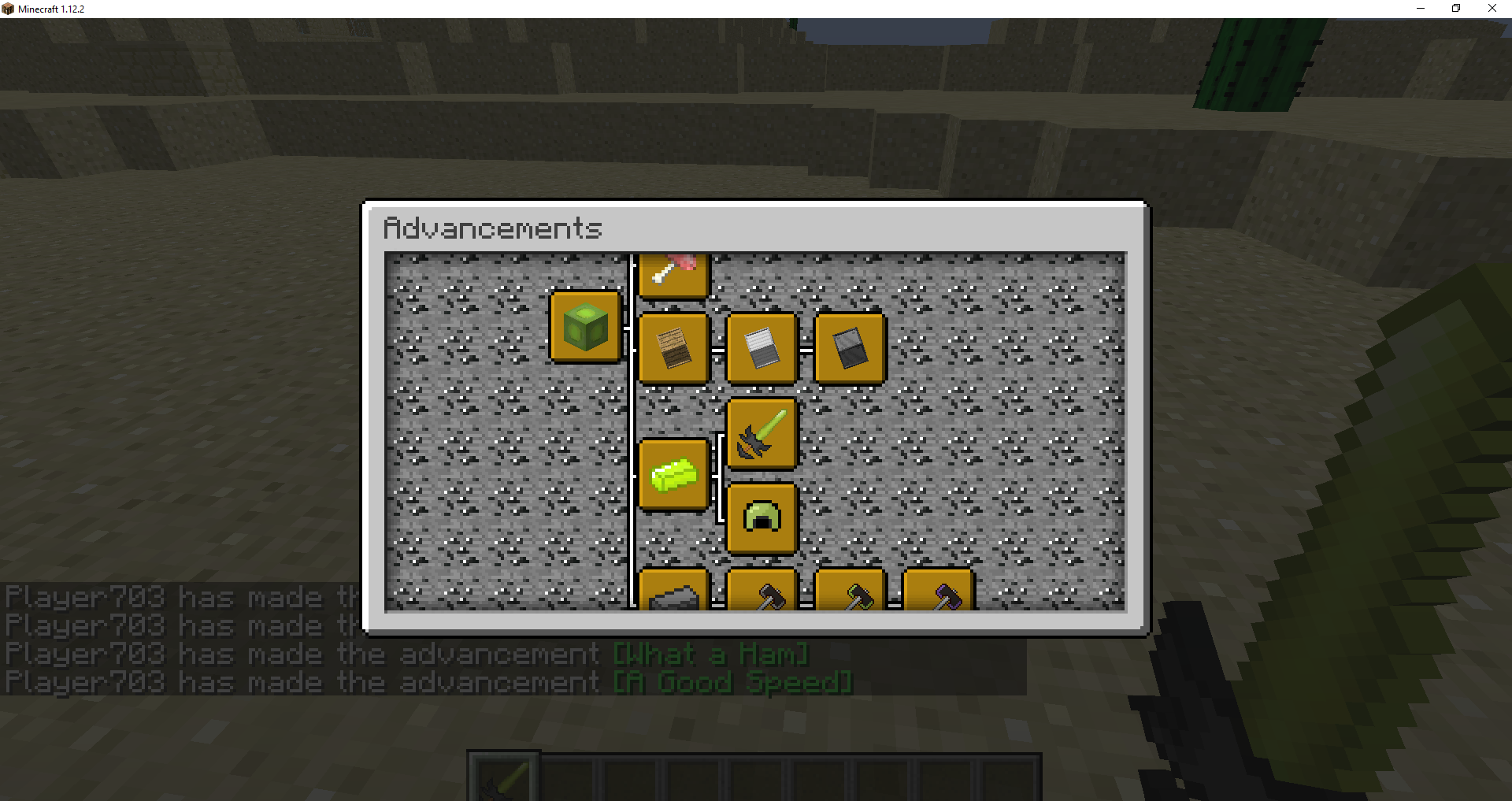Click the gray hammer advancement icon

(762, 595)
